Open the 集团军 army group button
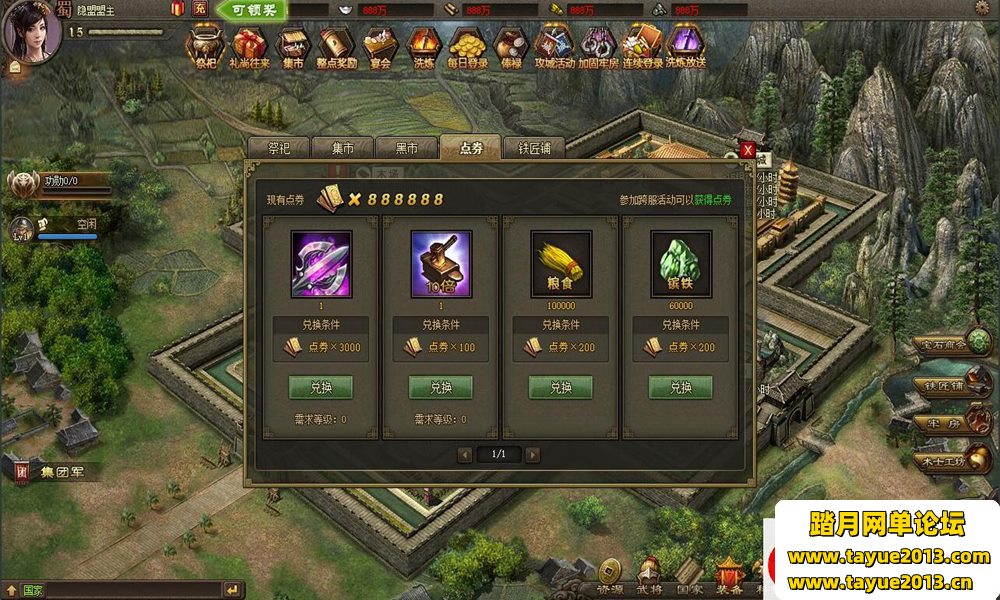This screenshot has width=1000, height=600. pos(55,470)
